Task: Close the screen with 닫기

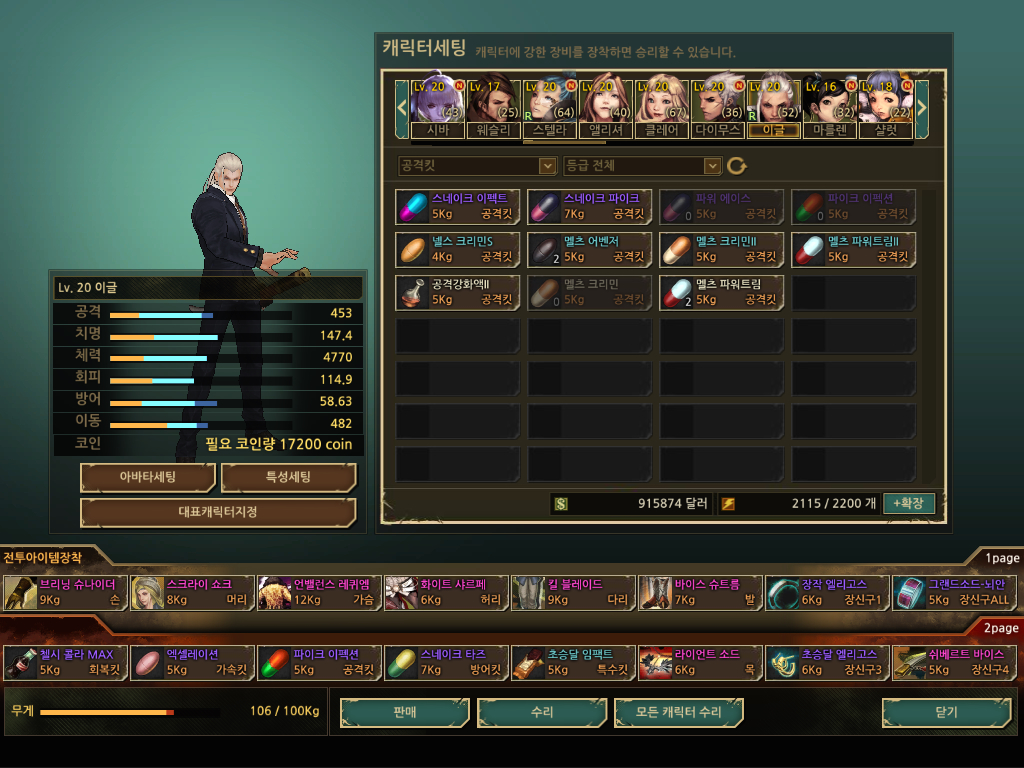Action: [945, 712]
